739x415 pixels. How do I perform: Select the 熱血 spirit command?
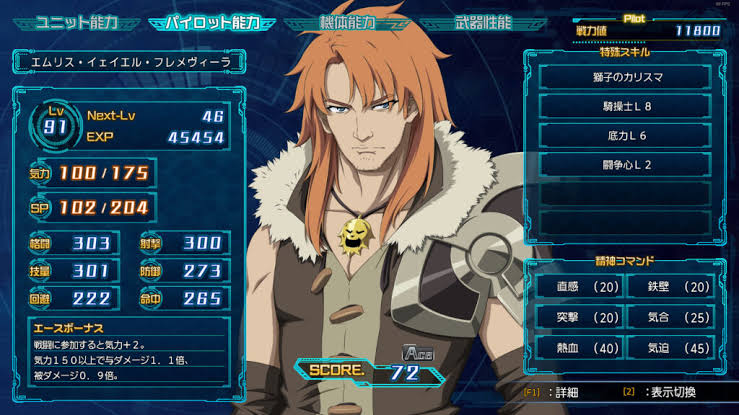coord(577,347)
